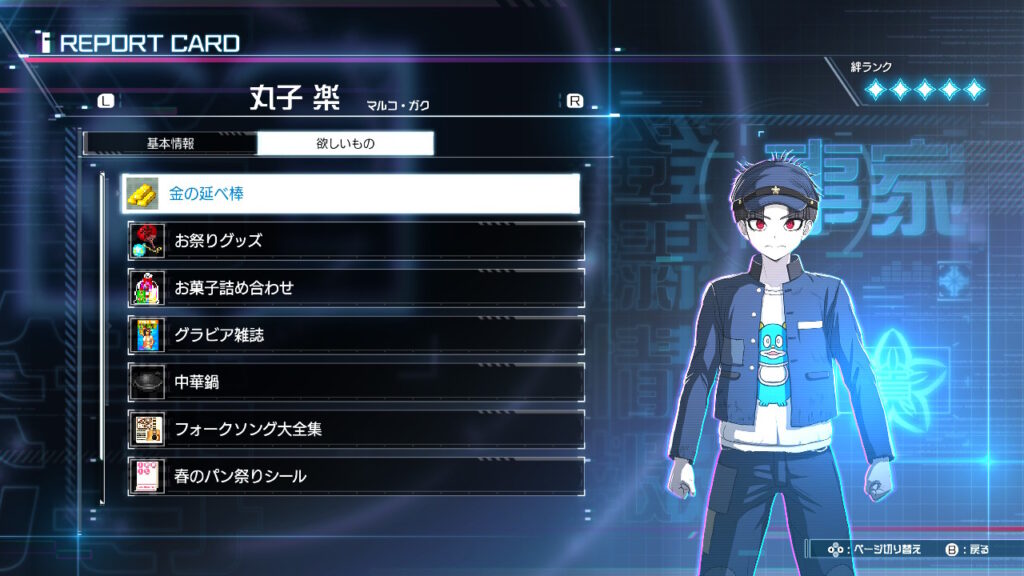Select the 中華鍋 entry
The image size is (1024, 576).
point(355,382)
